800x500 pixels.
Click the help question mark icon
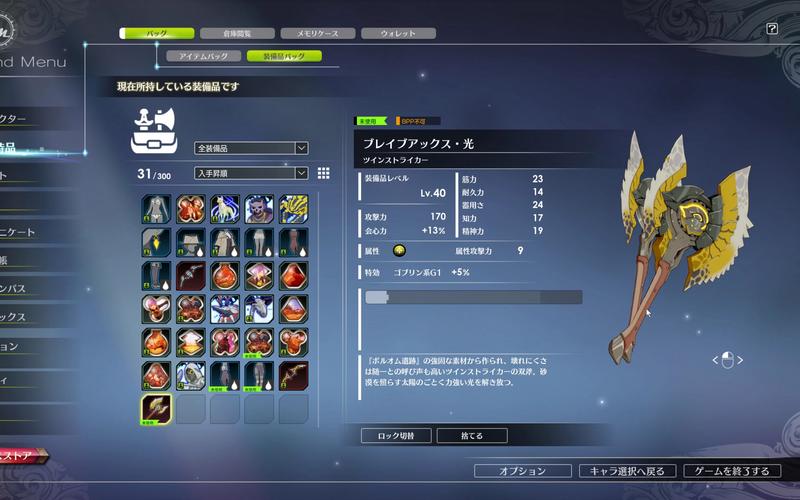pos(772,29)
